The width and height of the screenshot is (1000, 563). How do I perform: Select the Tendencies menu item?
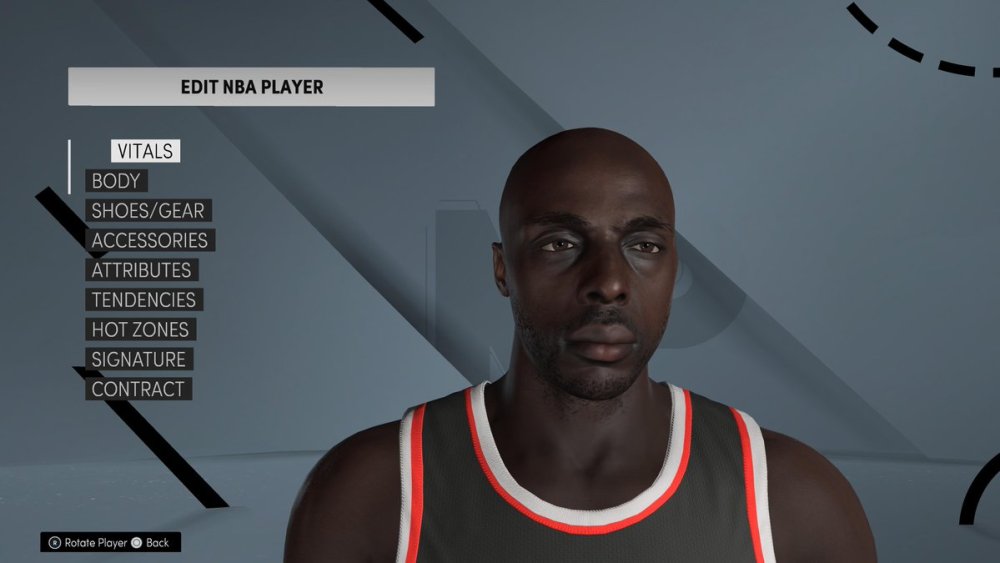point(143,300)
